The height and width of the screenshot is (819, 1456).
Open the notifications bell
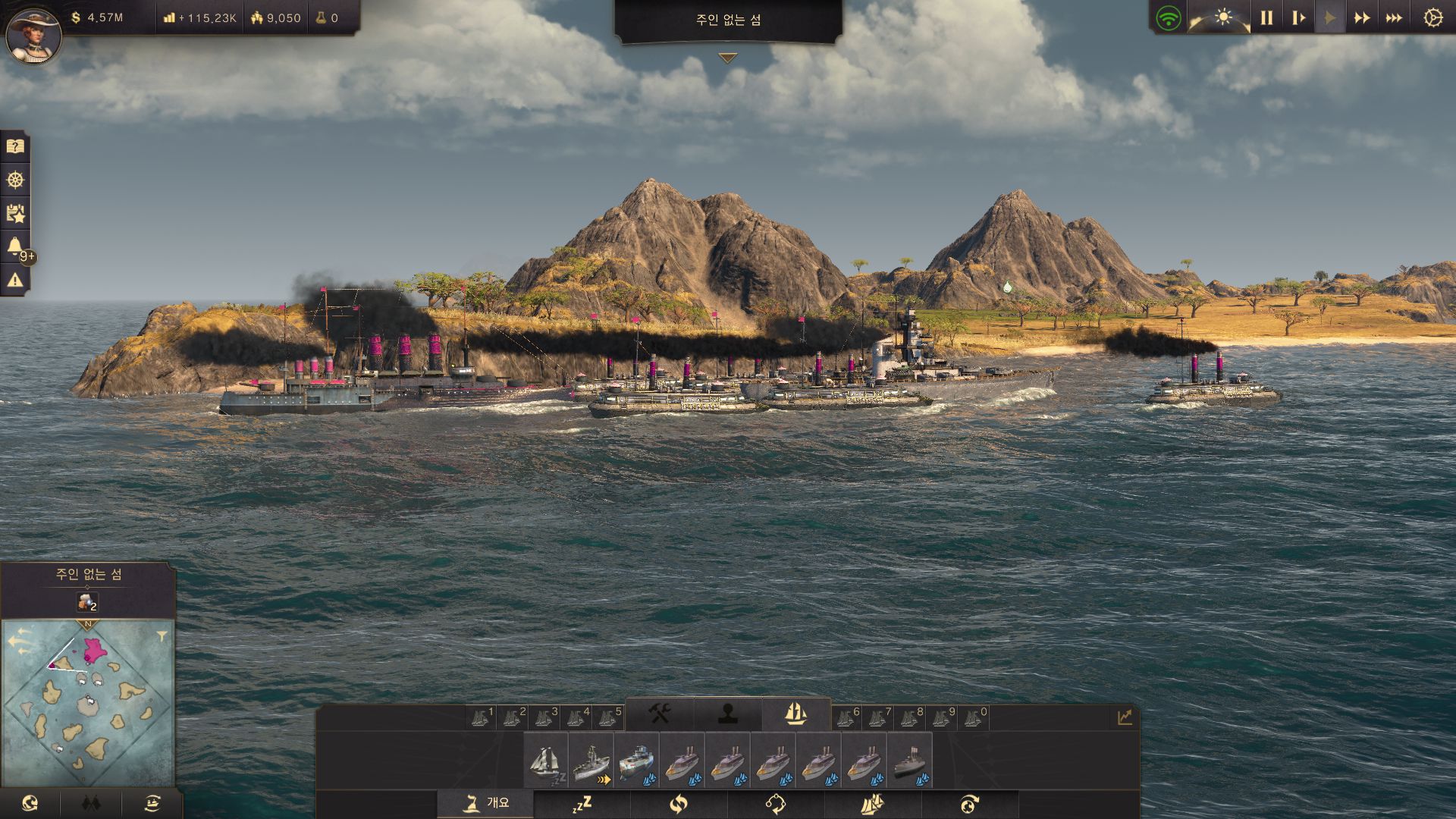tap(15, 246)
